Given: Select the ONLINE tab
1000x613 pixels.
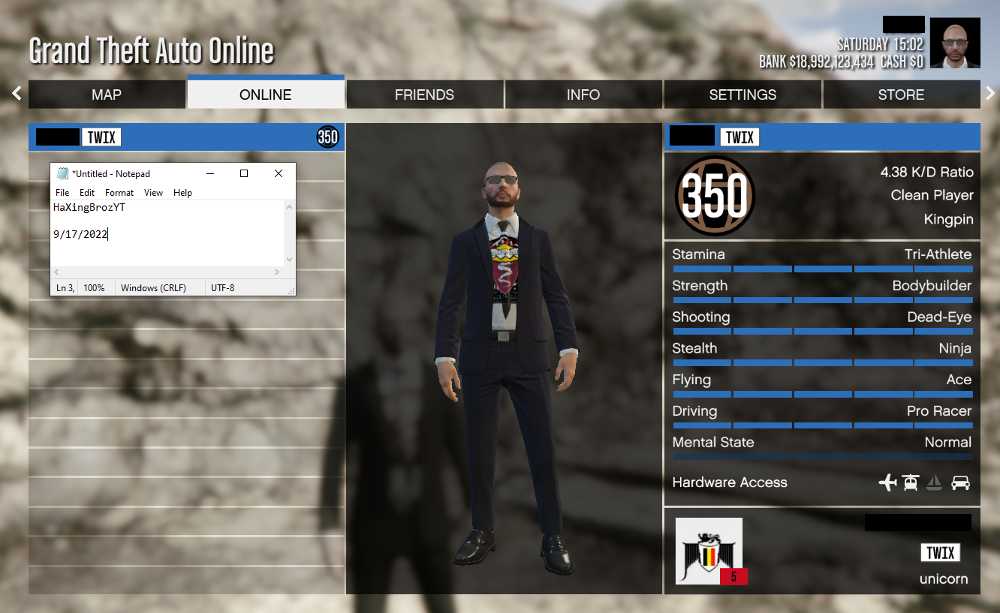Looking at the screenshot, I should tap(266, 94).
